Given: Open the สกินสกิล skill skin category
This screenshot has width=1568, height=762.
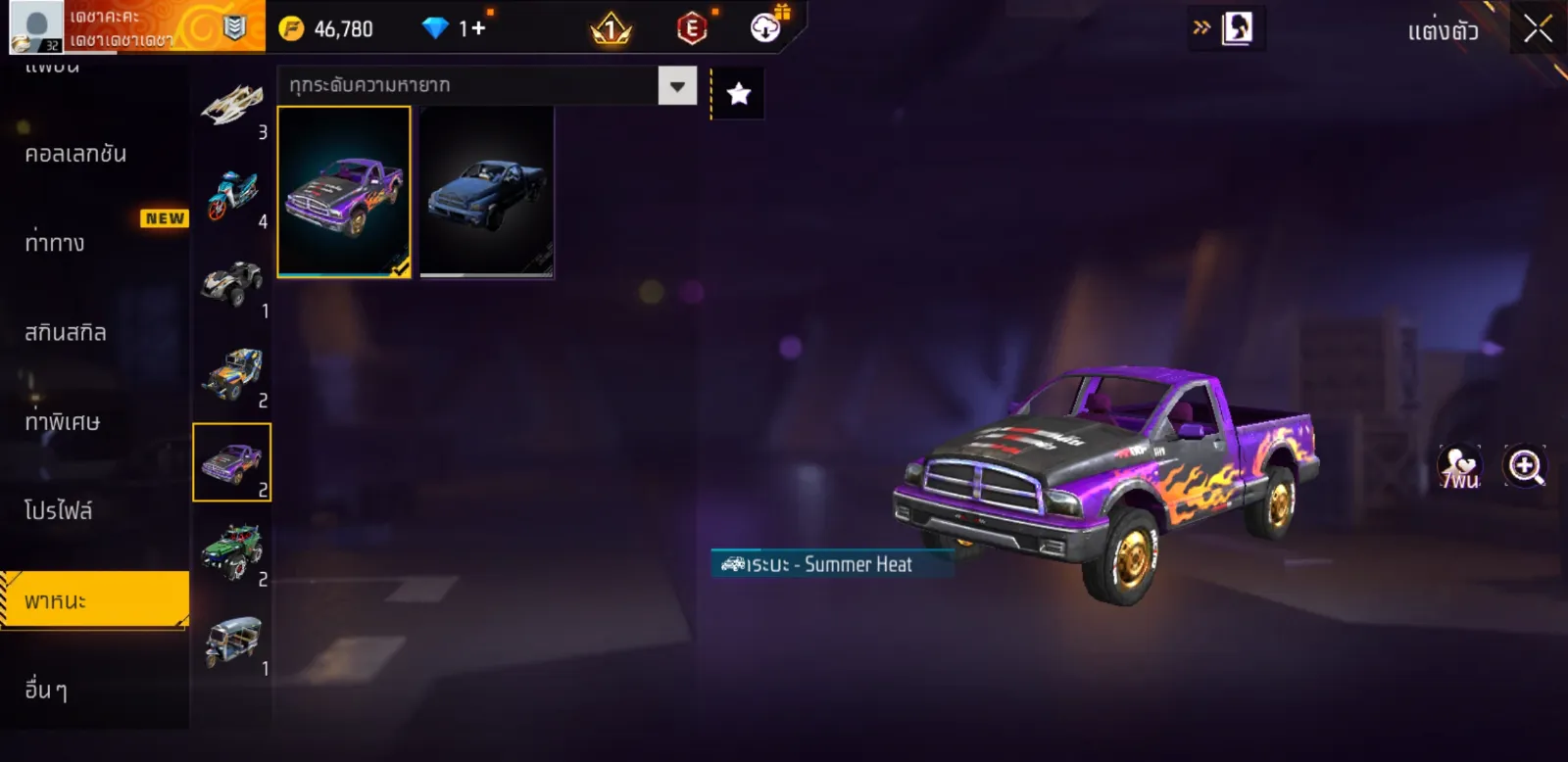Looking at the screenshot, I should click(66, 333).
